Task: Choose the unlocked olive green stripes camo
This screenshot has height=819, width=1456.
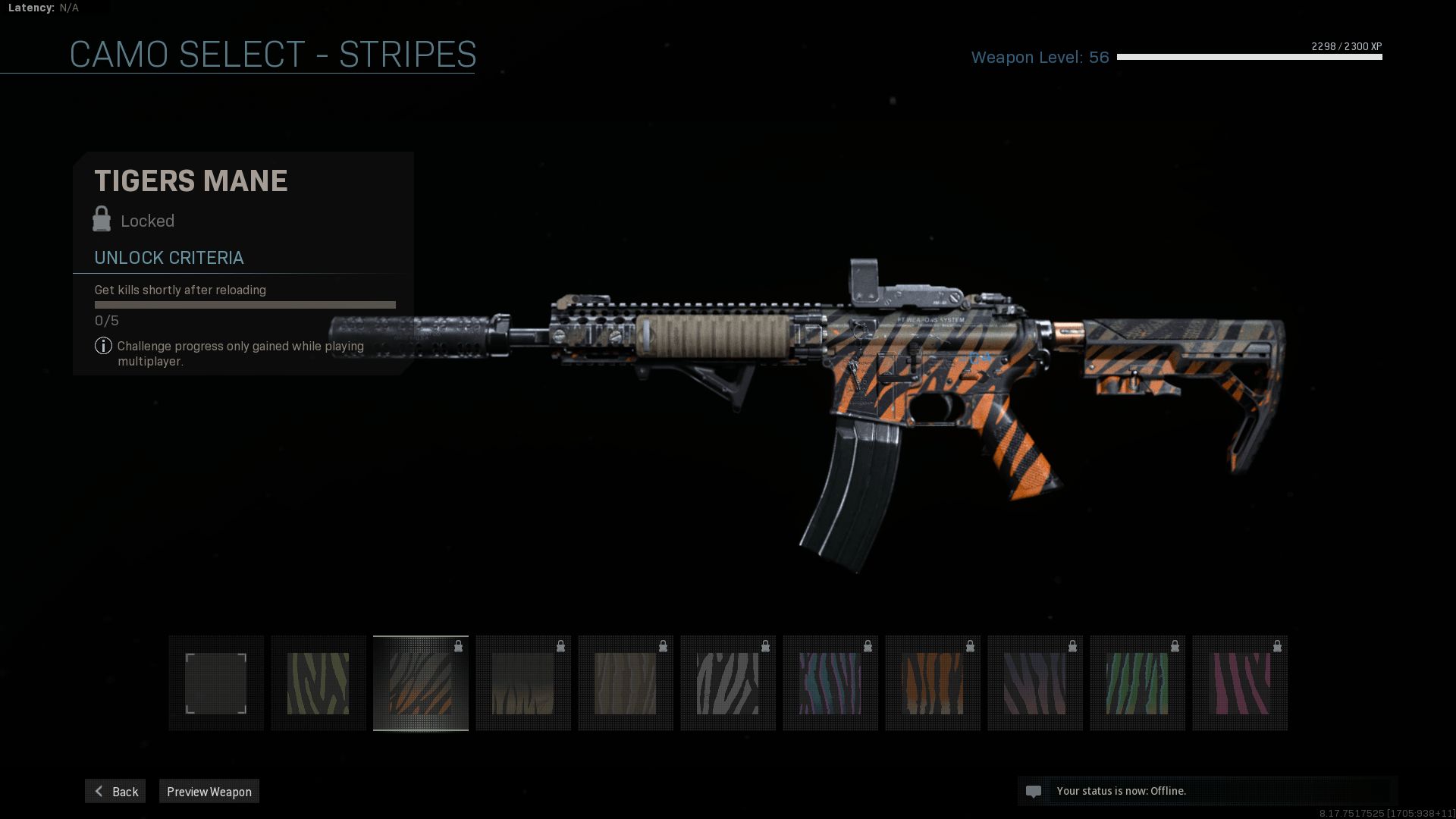Action: coord(318,683)
